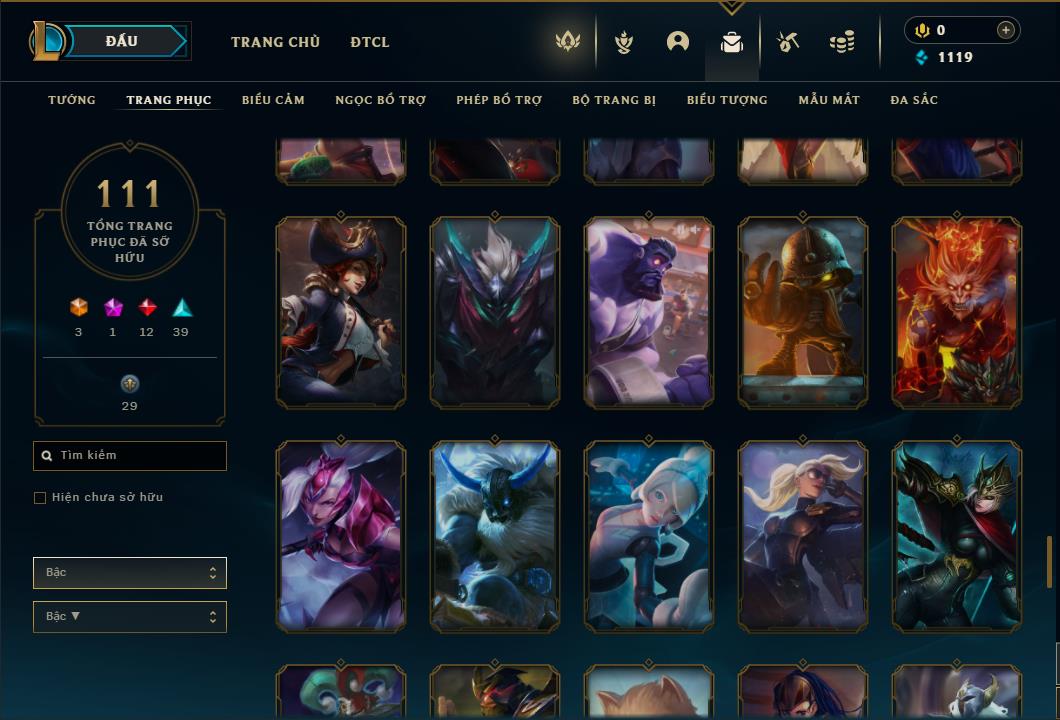Open the Bậc ▼ sorting dropdown
Image resolution: width=1060 pixels, height=720 pixels.
tap(130, 617)
